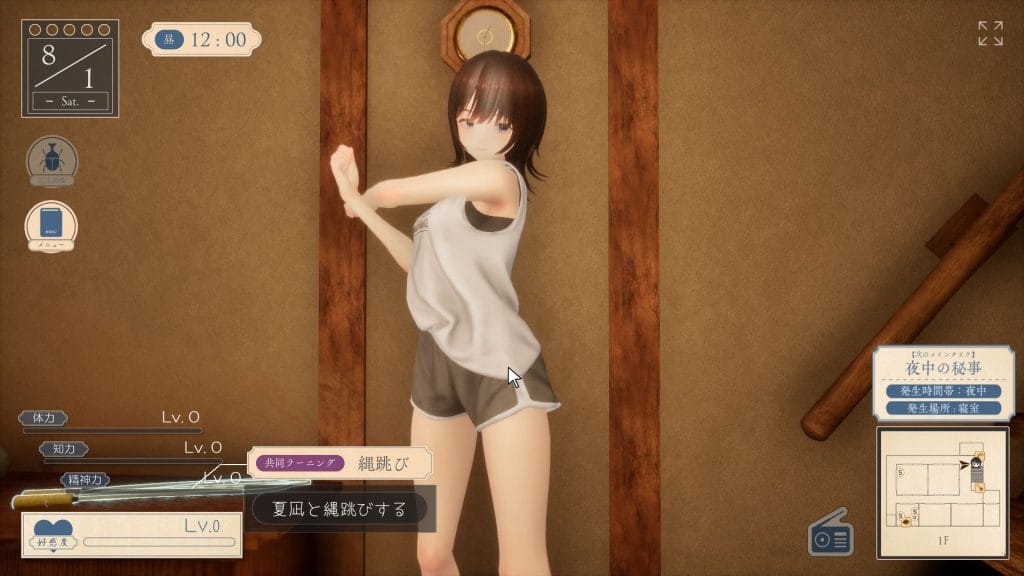Toggle fullscreen with the corner arrows icon
The image size is (1024, 576).
[x=990, y=33]
